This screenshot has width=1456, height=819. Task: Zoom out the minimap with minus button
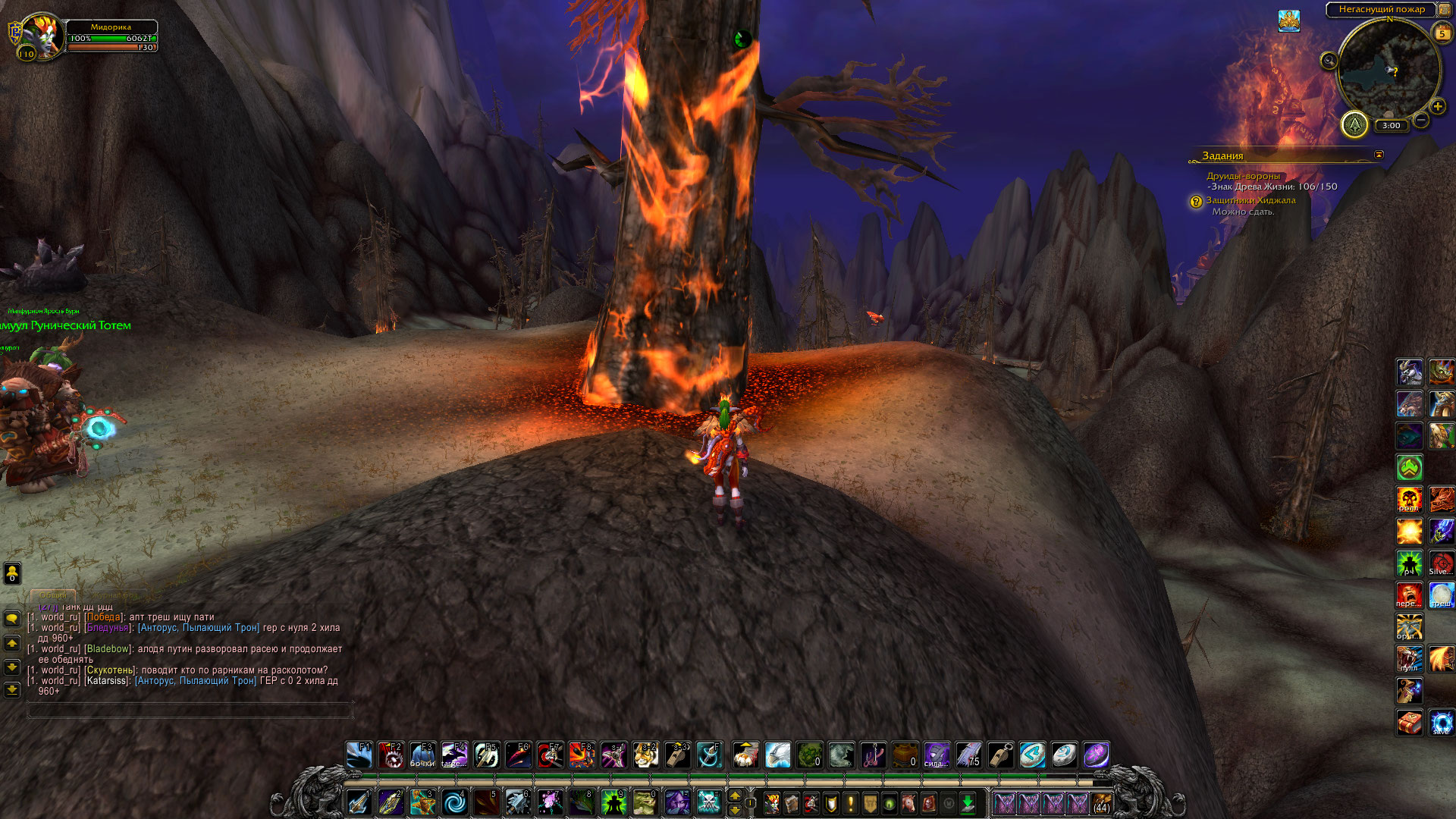pos(1421,121)
